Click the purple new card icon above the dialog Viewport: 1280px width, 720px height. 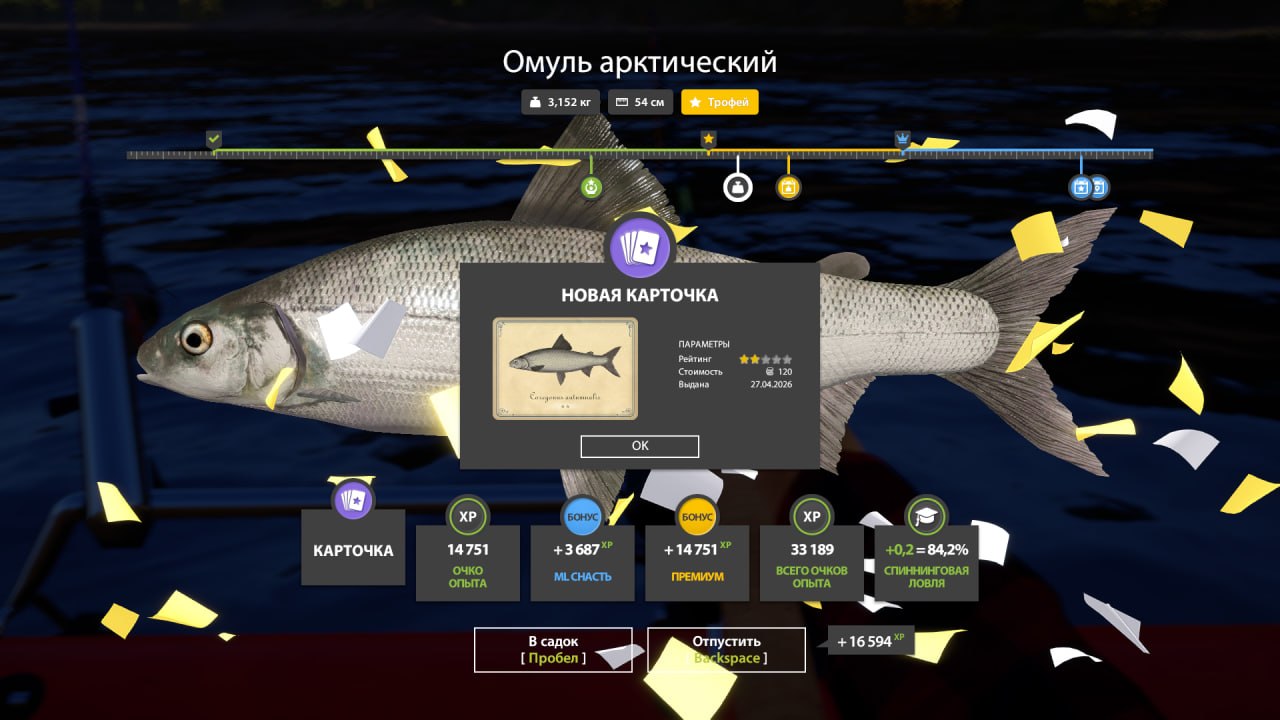tap(639, 248)
